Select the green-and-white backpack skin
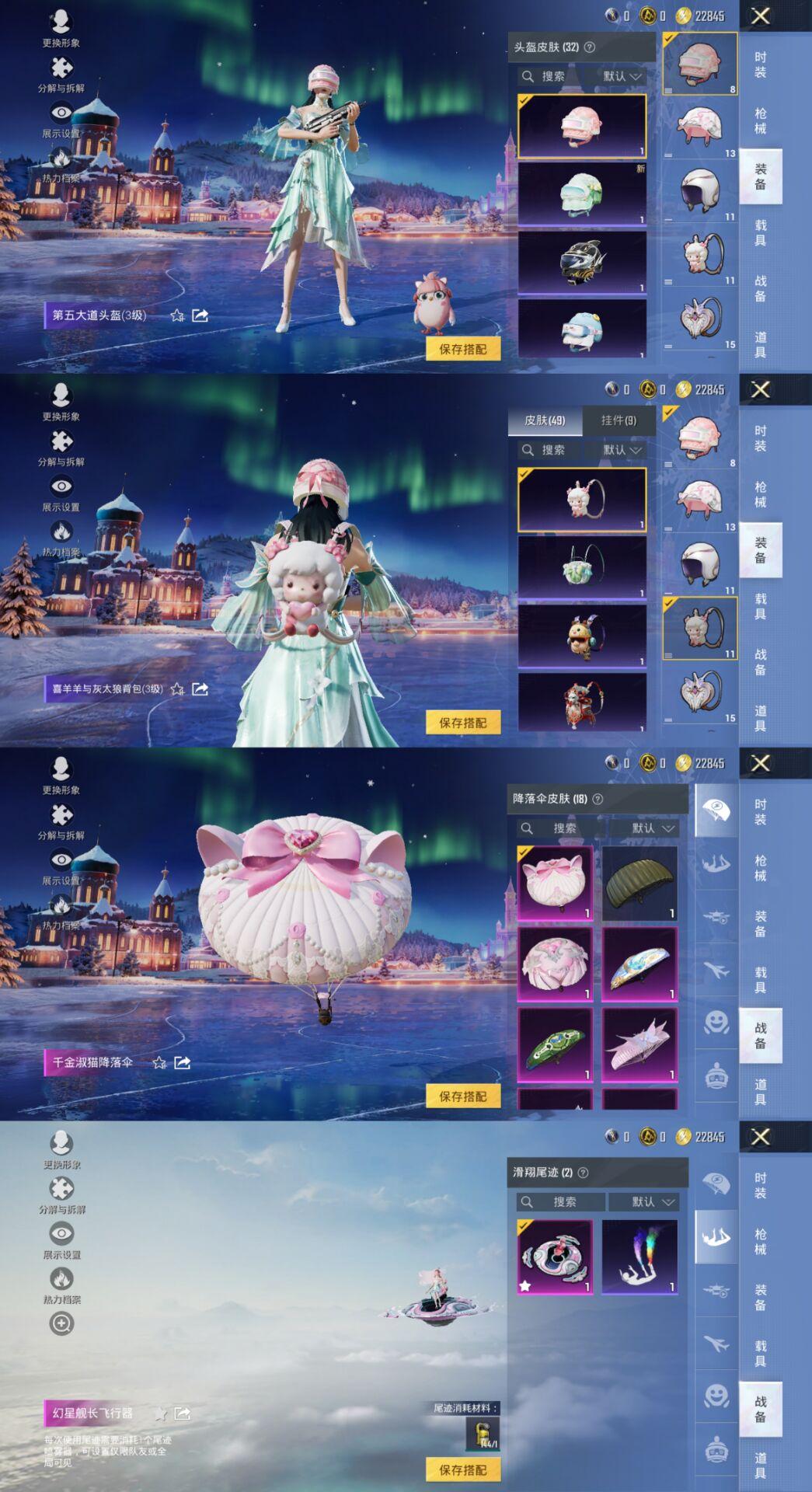Viewport: 812px width, 1492px height. pyautogui.click(x=582, y=566)
